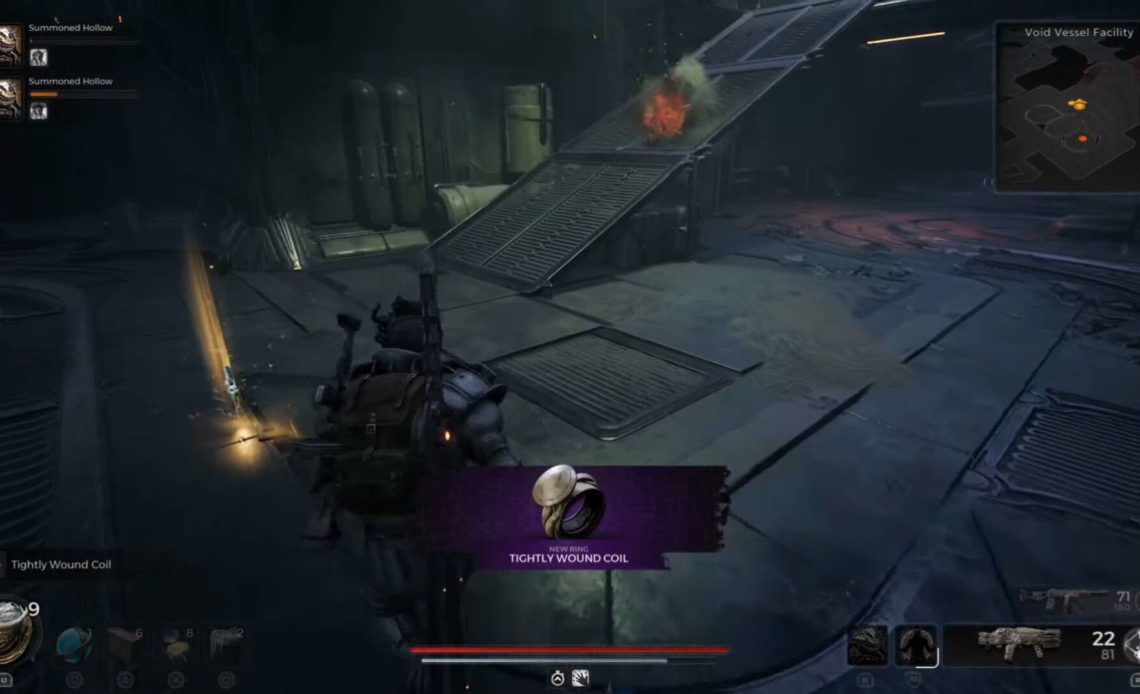Click the weapon mod icon beside ammo count
Viewport: 1140px width, 694px height.
click(1131, 645)
